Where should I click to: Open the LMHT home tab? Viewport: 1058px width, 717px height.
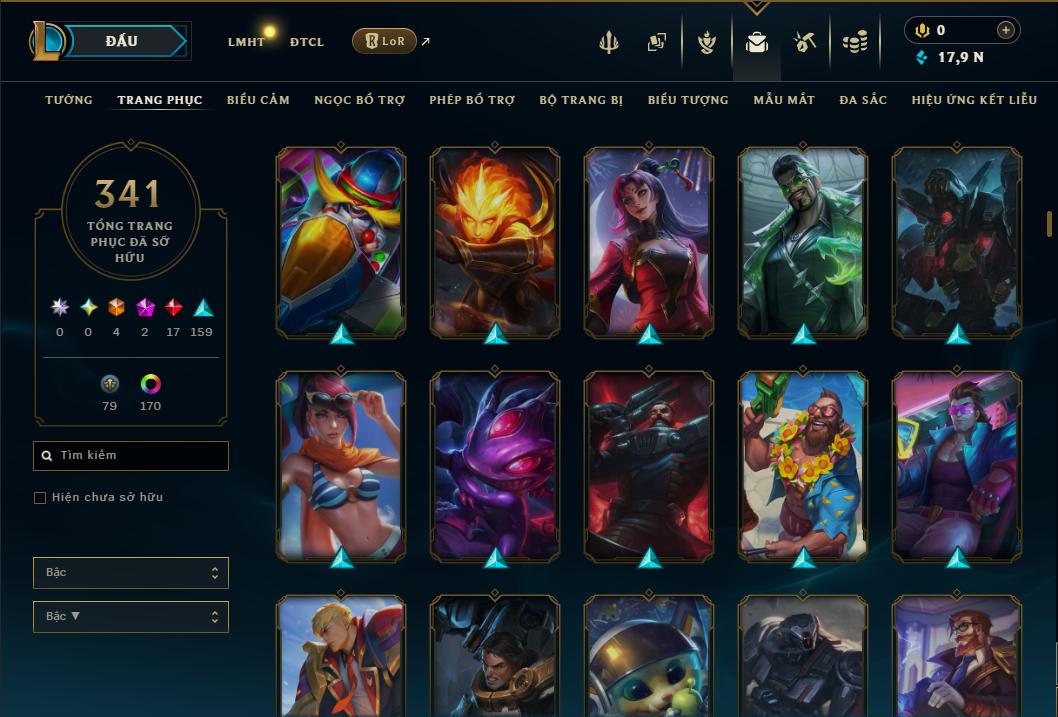(246, 42)
